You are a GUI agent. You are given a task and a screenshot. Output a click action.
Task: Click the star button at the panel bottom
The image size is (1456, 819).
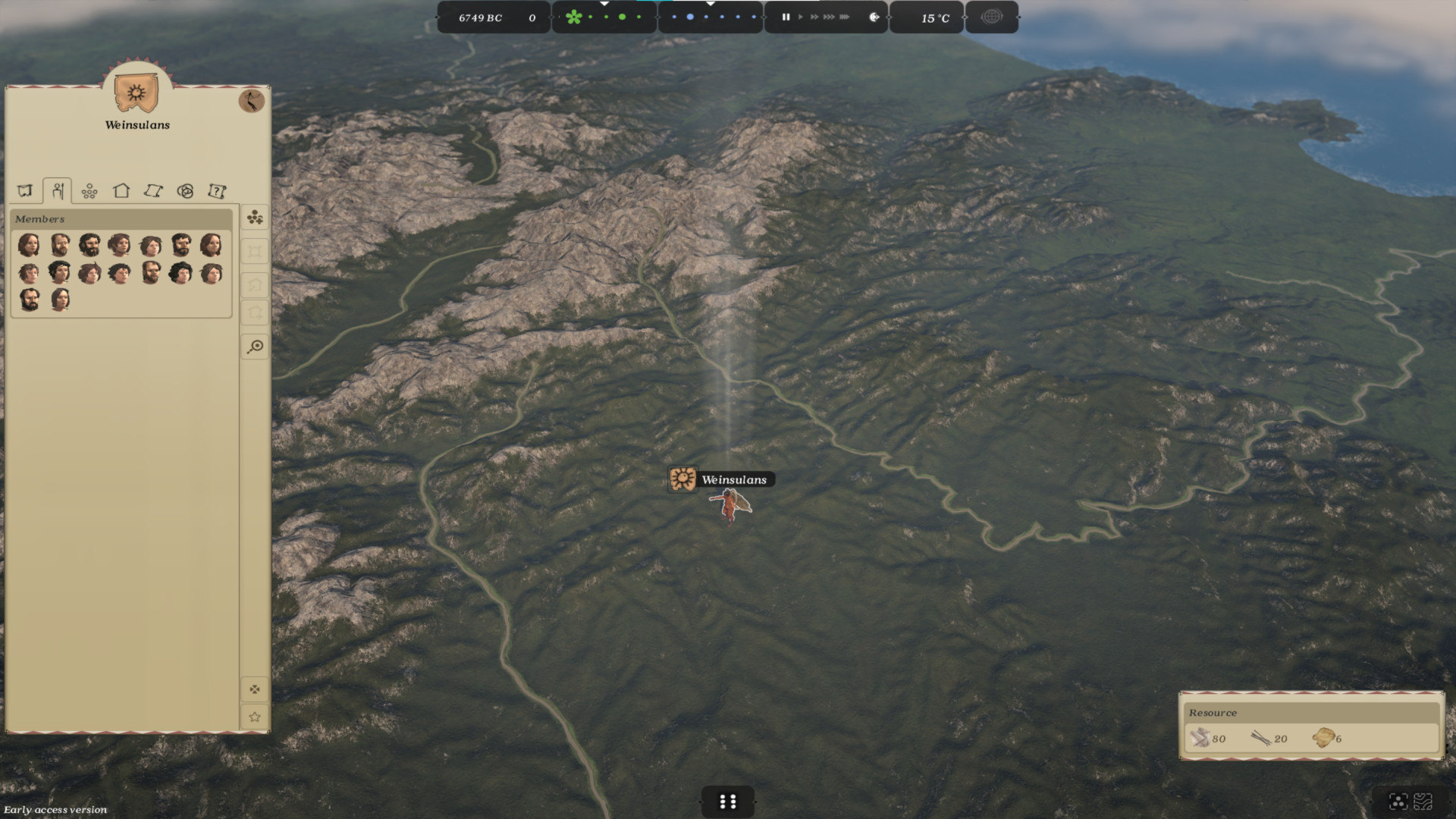[x=255, y=717]
